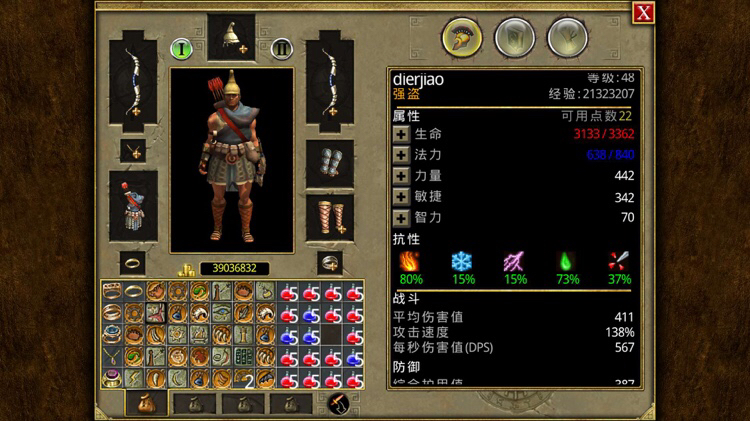750x421 pixels.
Task: Select the Eye of Horus relic in inventory
Action: [222, 313]
